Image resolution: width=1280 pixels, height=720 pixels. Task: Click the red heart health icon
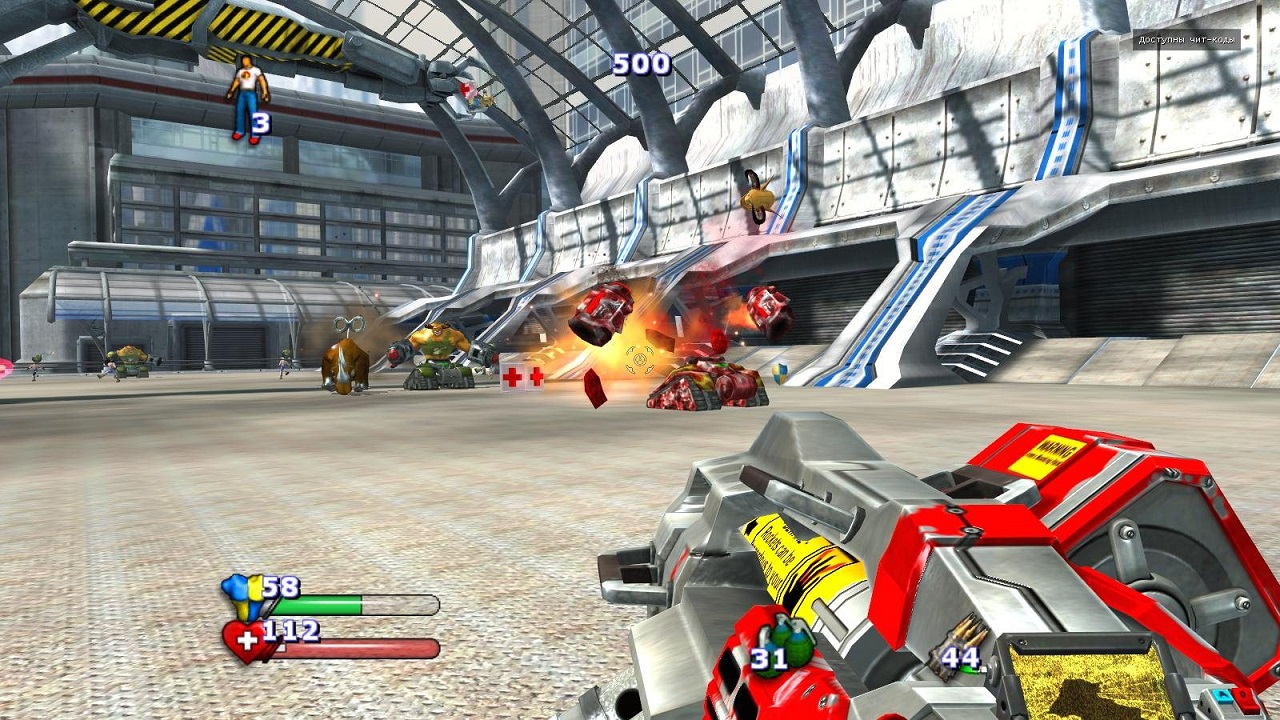coord(245,640)
